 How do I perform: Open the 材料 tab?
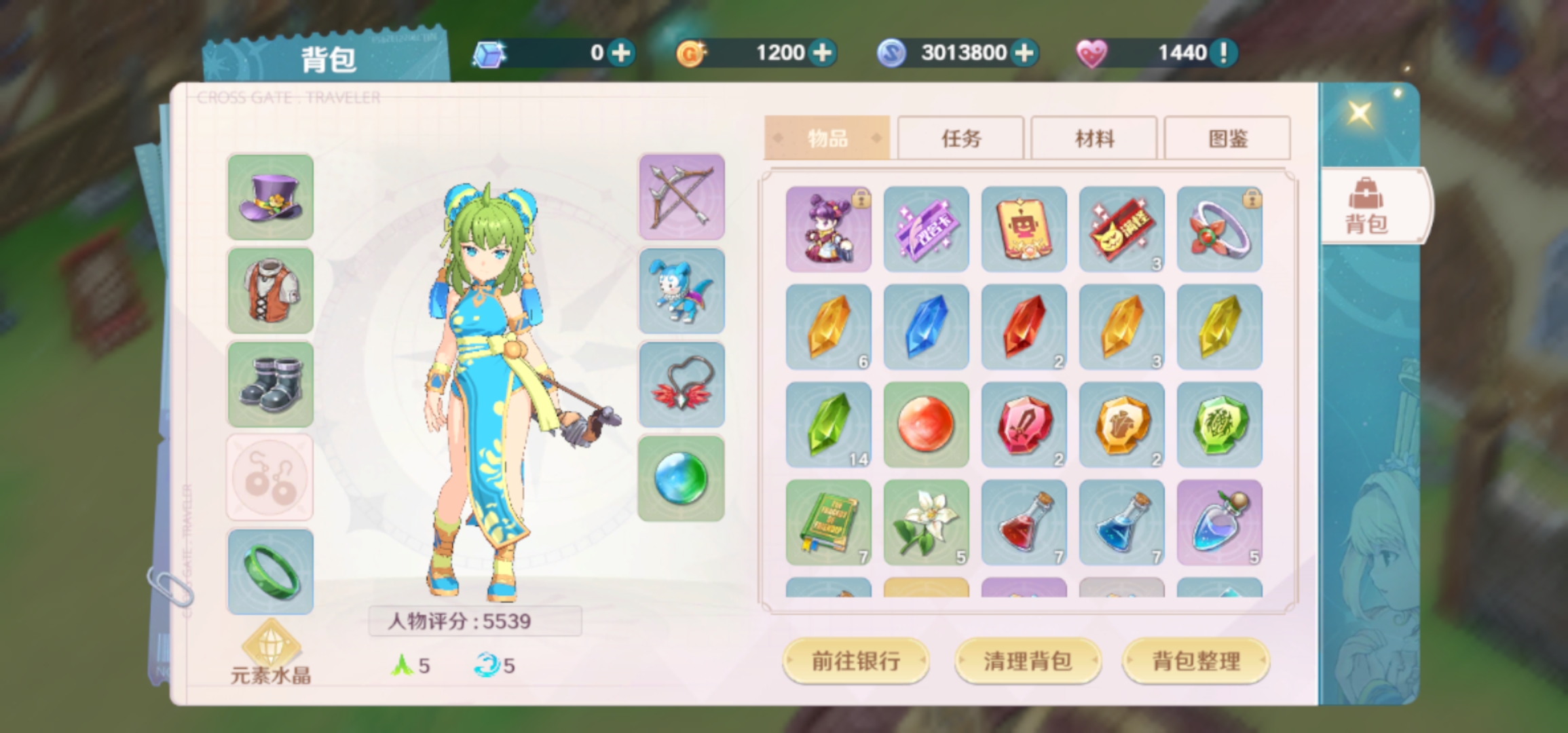[x=1093, y=138]
